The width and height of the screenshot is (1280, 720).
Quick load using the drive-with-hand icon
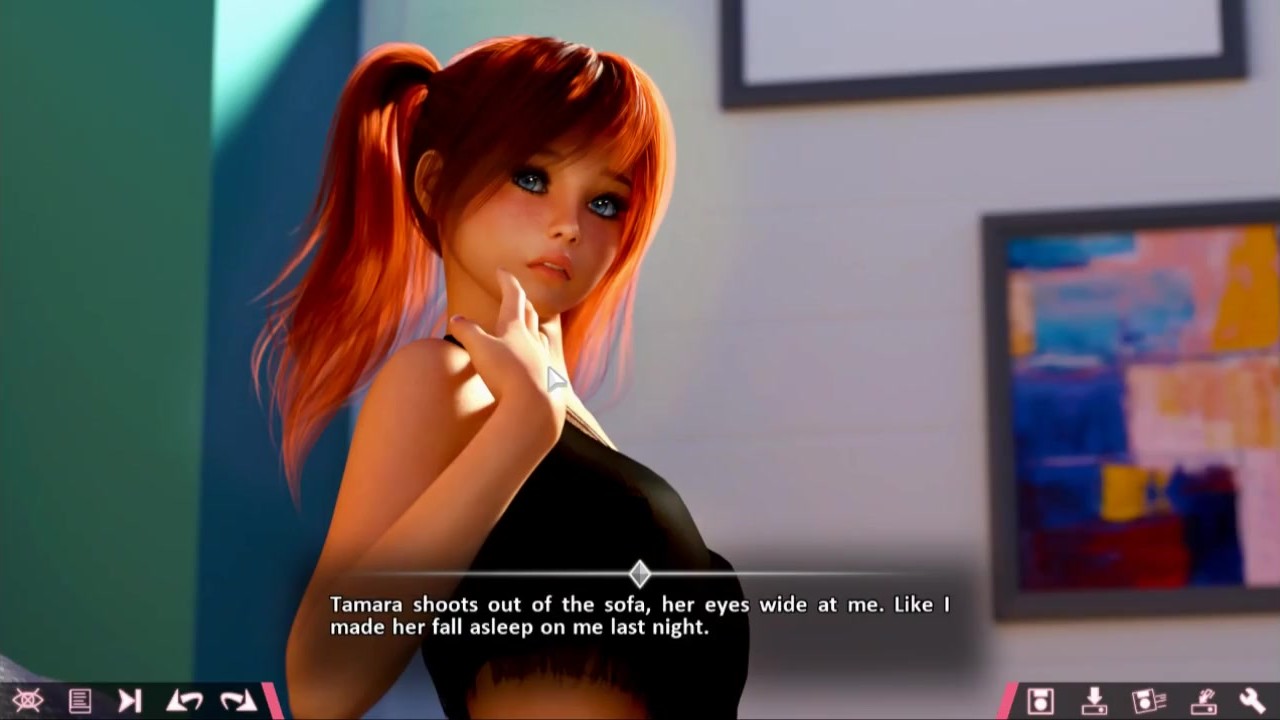[1201, 700]
